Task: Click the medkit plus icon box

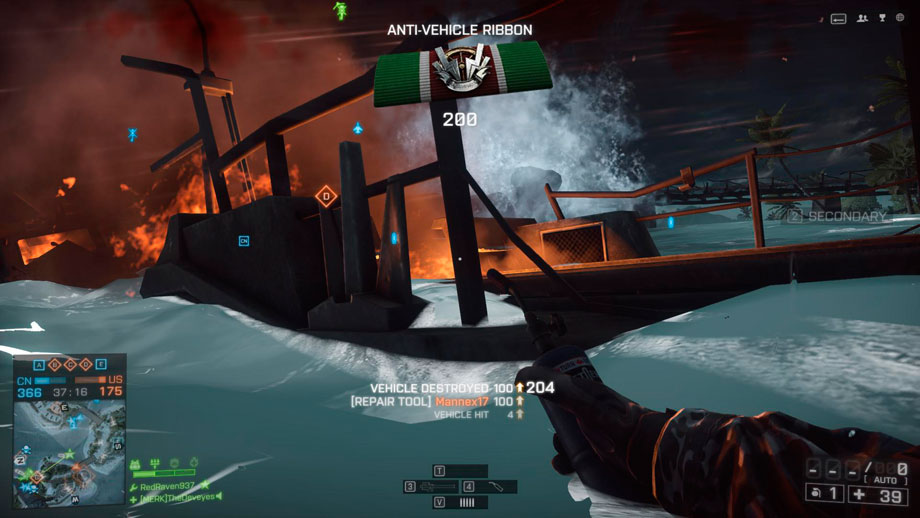Action: (878, 492)
